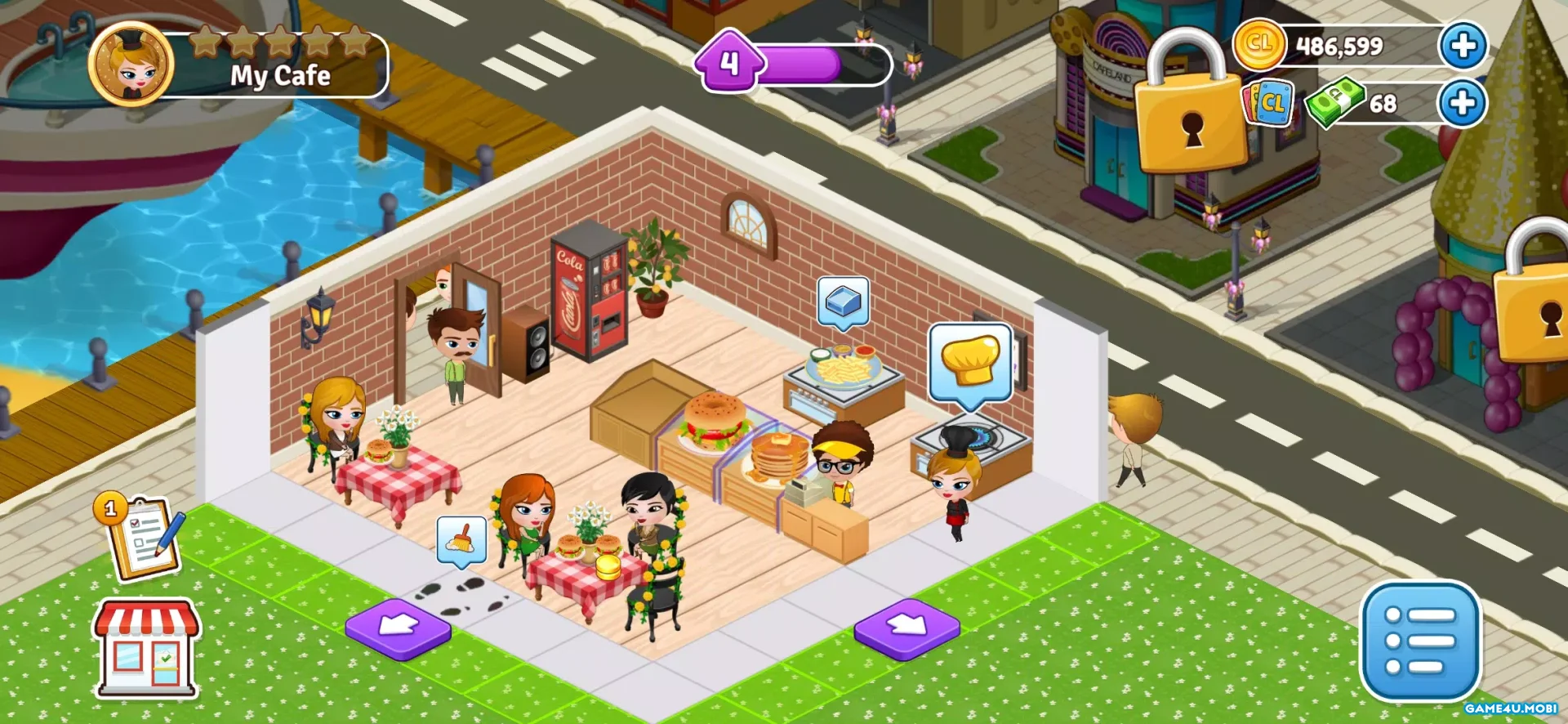1568x724 pixels.
Task: Tap the blue ingredient bubble above the stove
Action: click(843, 302)
